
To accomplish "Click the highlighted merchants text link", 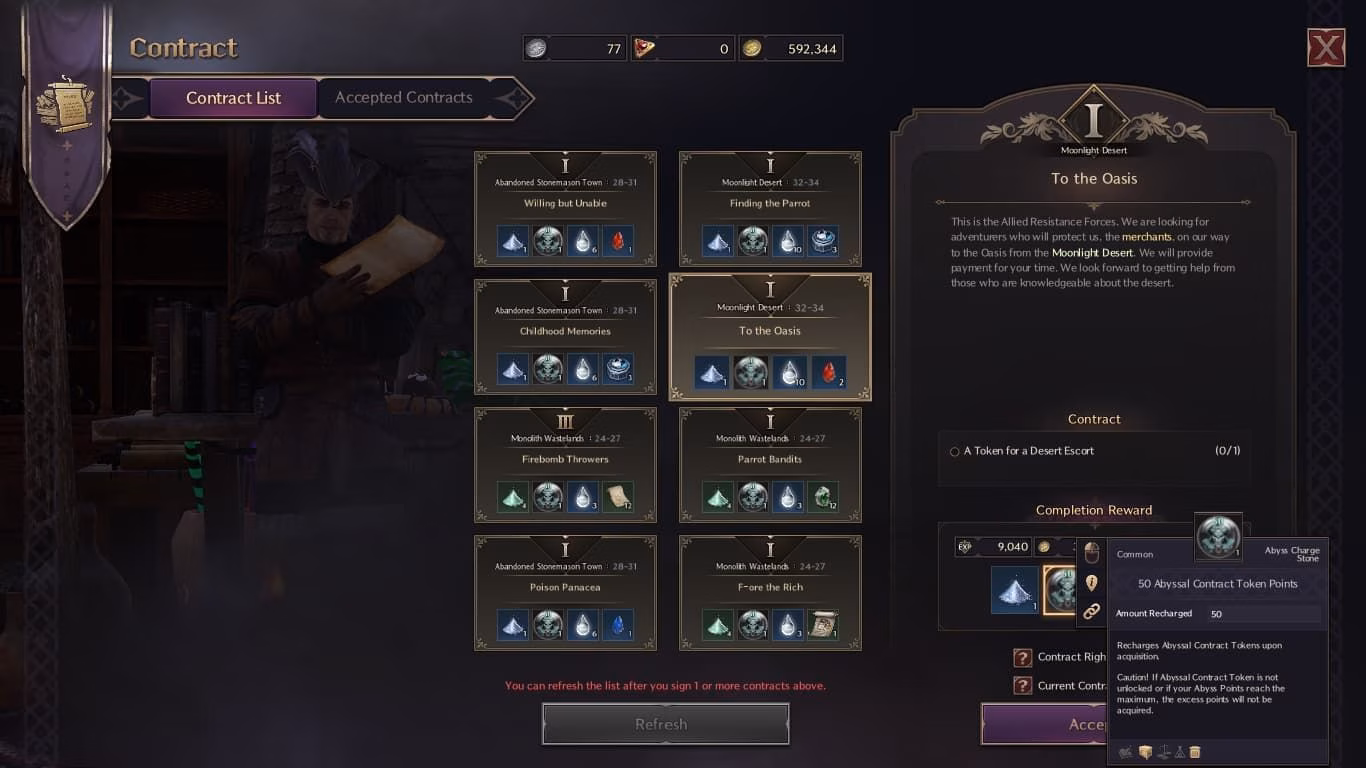I will point(1146,237).
